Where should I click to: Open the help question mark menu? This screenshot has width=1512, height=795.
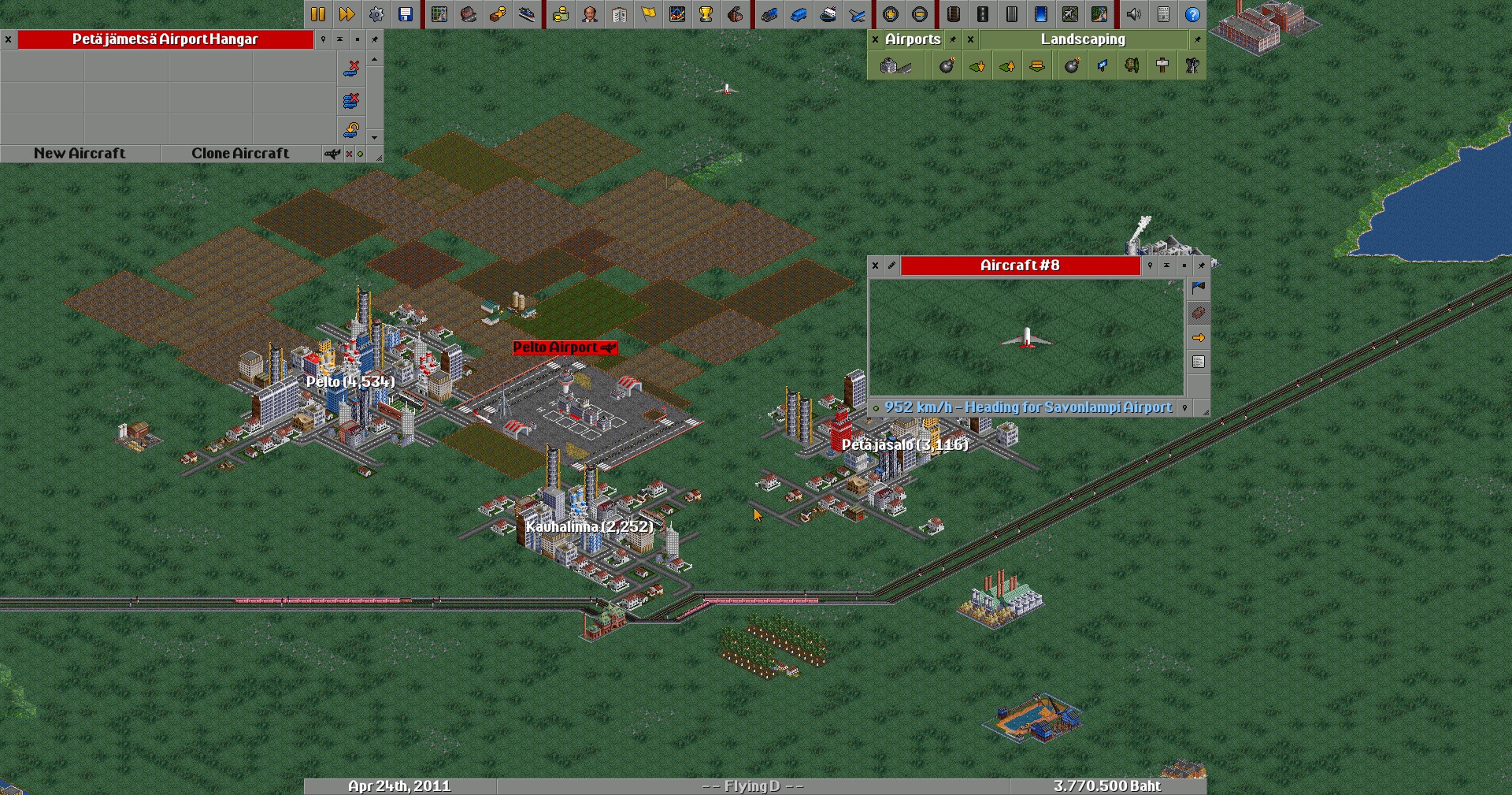[1192, 14]
